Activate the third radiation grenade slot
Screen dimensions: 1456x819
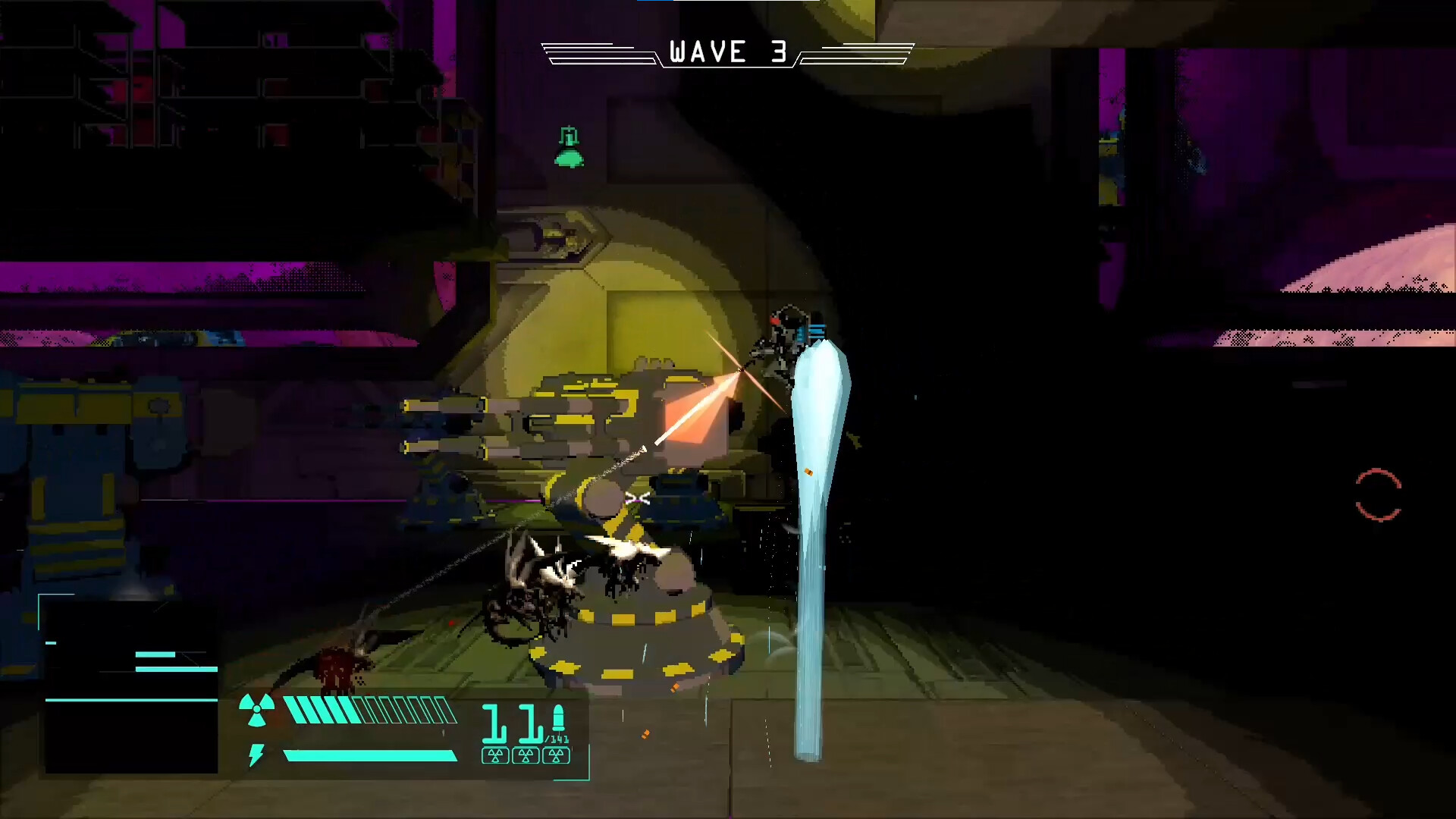[x=556, y=756]
